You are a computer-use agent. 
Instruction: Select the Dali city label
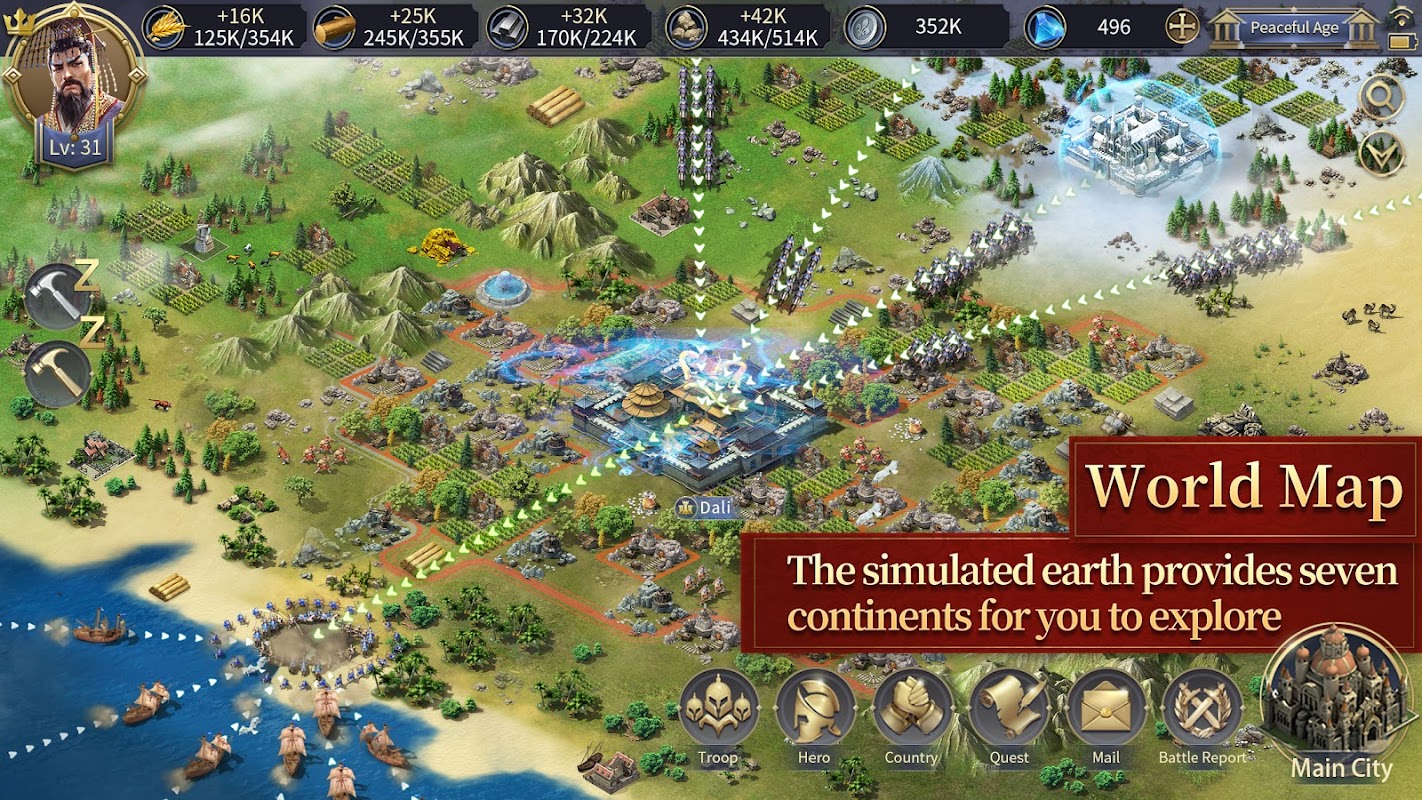pos(707,507)
